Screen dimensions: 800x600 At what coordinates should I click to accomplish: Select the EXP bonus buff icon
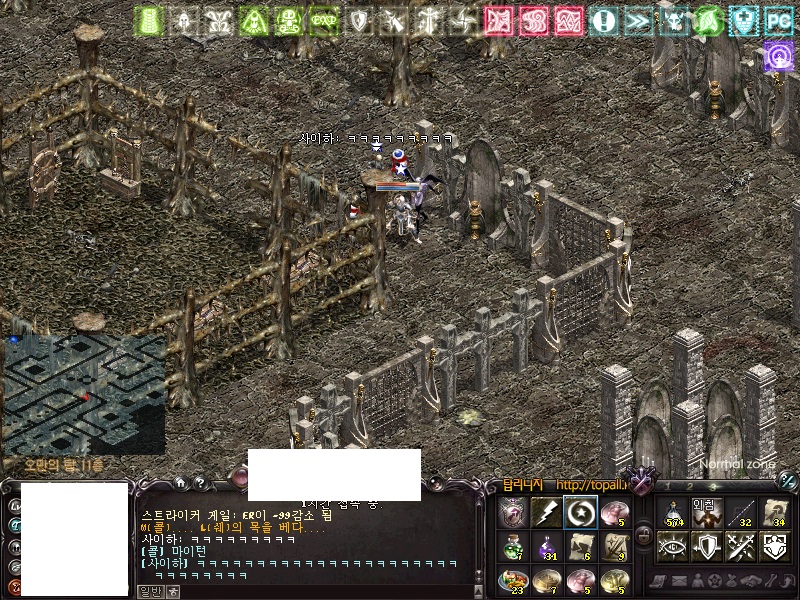tap(323, 20)
